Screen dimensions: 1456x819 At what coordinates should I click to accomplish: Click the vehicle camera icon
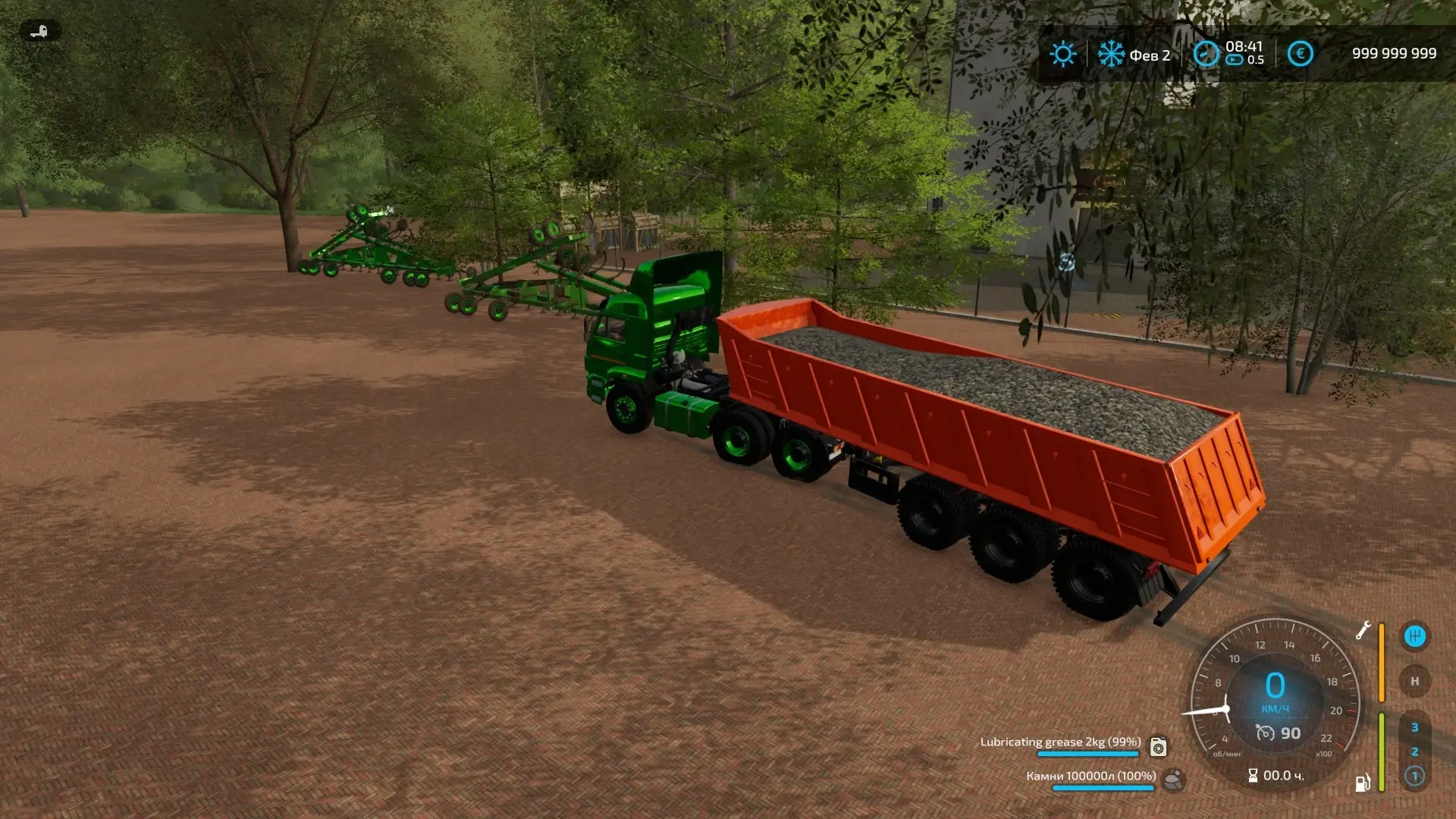pos(39,31)
